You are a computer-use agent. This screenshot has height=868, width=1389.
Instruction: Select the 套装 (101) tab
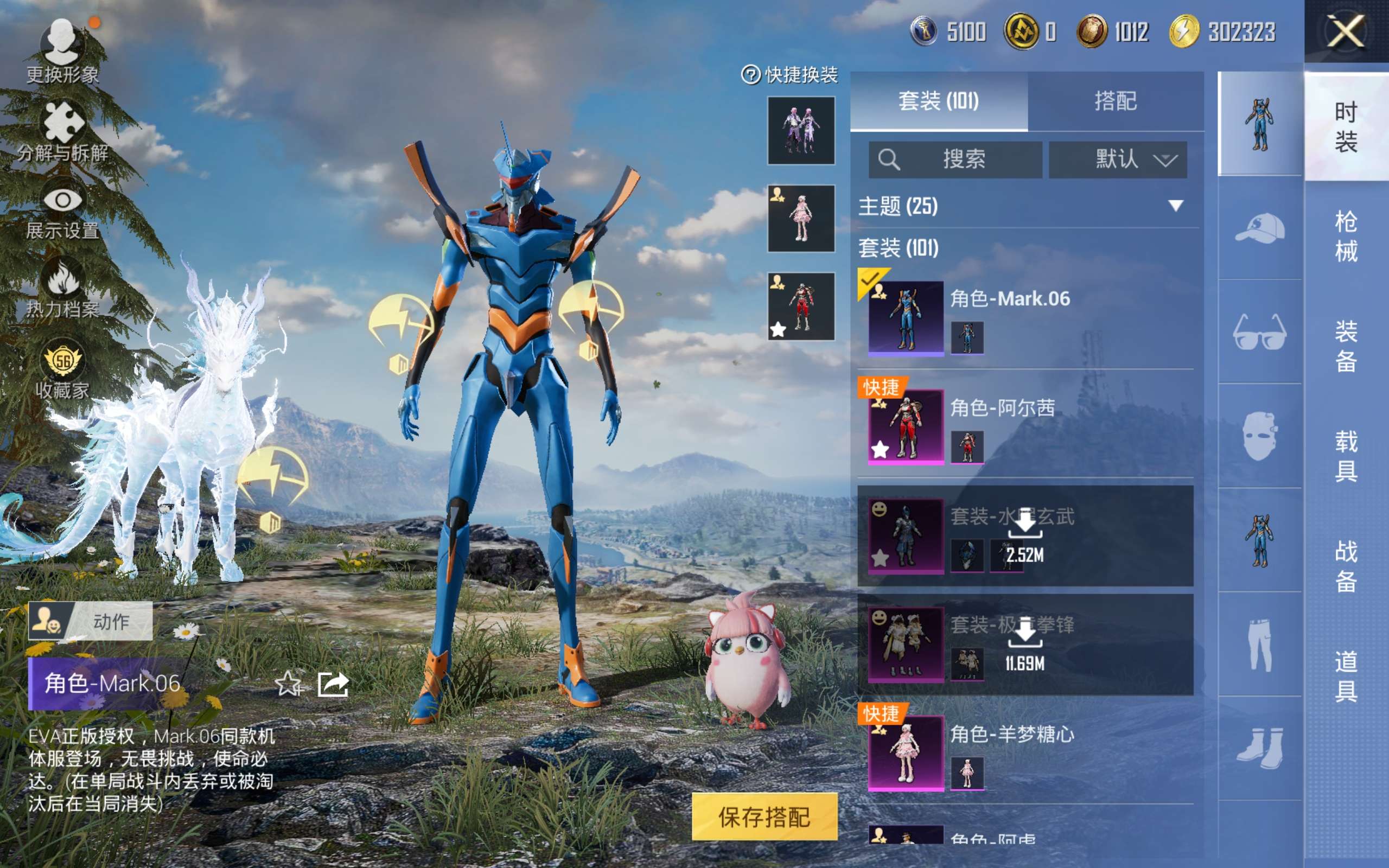939,101
